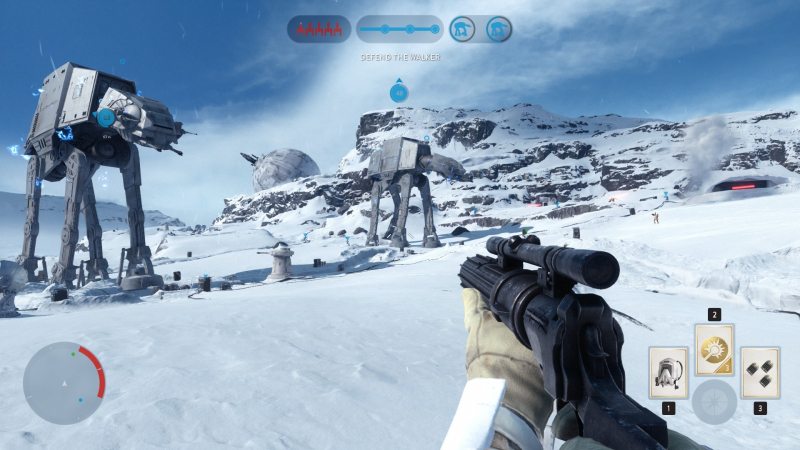Activate the gold sunburst charge card
This screenshot has height=450, width=800.
[714, 349]
